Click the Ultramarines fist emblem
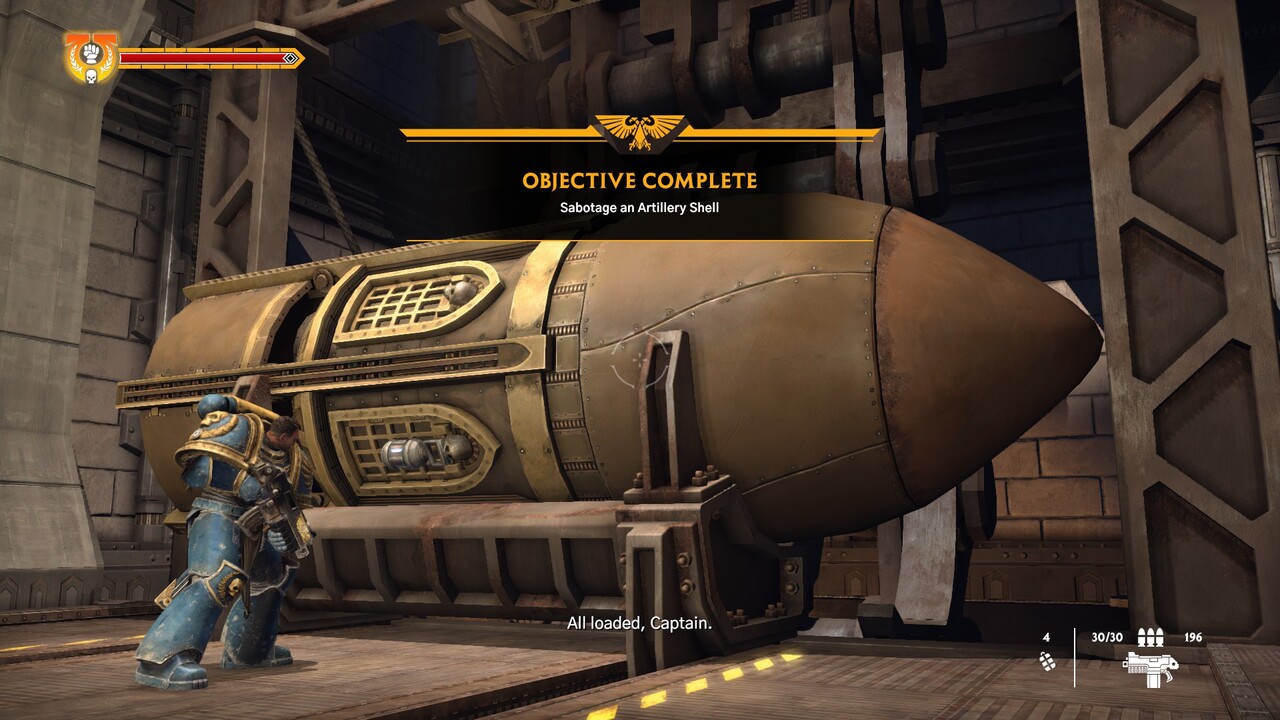1280x720 pixels. click(91, 57)
